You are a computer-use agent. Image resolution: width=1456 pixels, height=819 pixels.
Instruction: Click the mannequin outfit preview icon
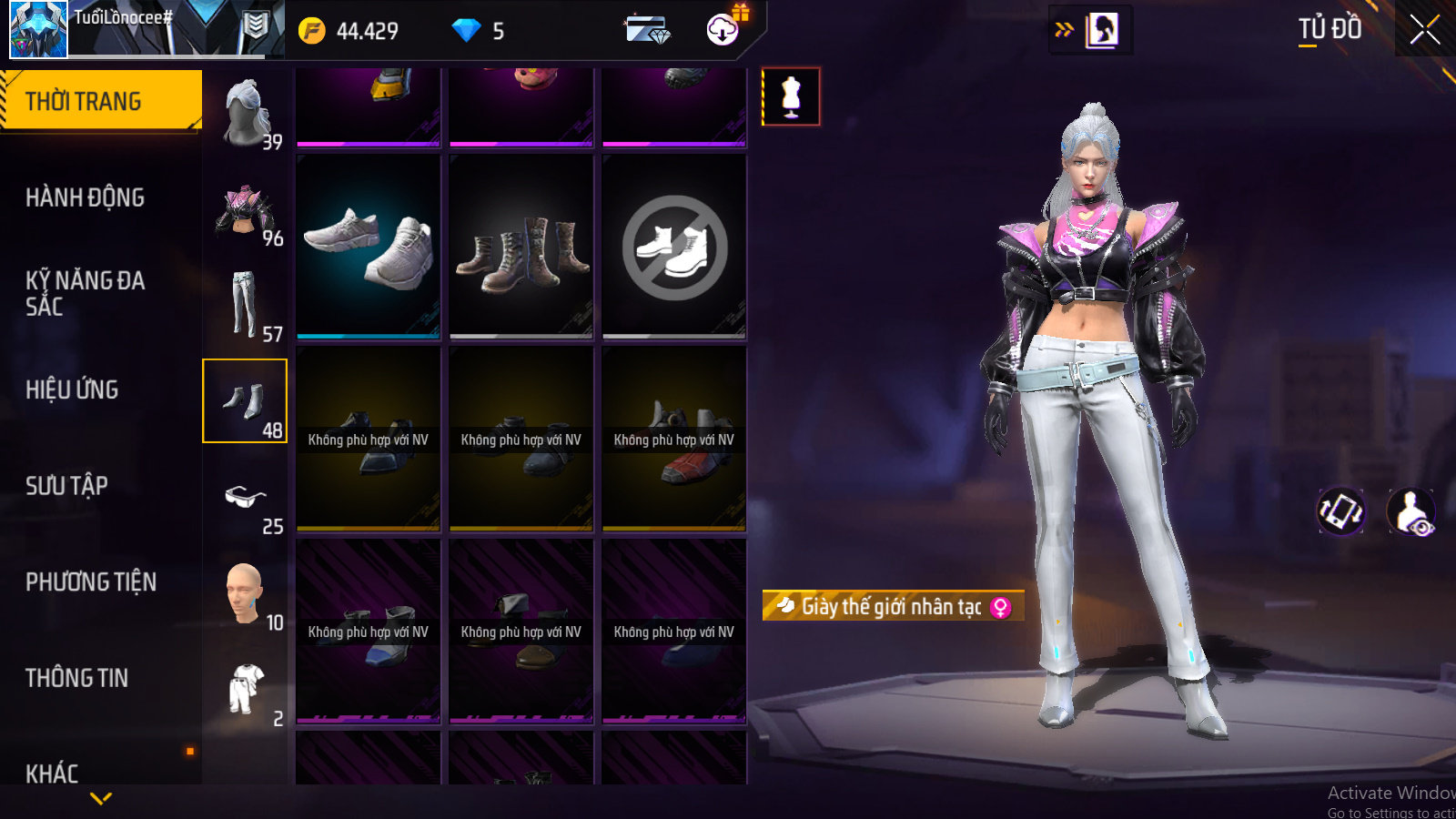[791, 96]
